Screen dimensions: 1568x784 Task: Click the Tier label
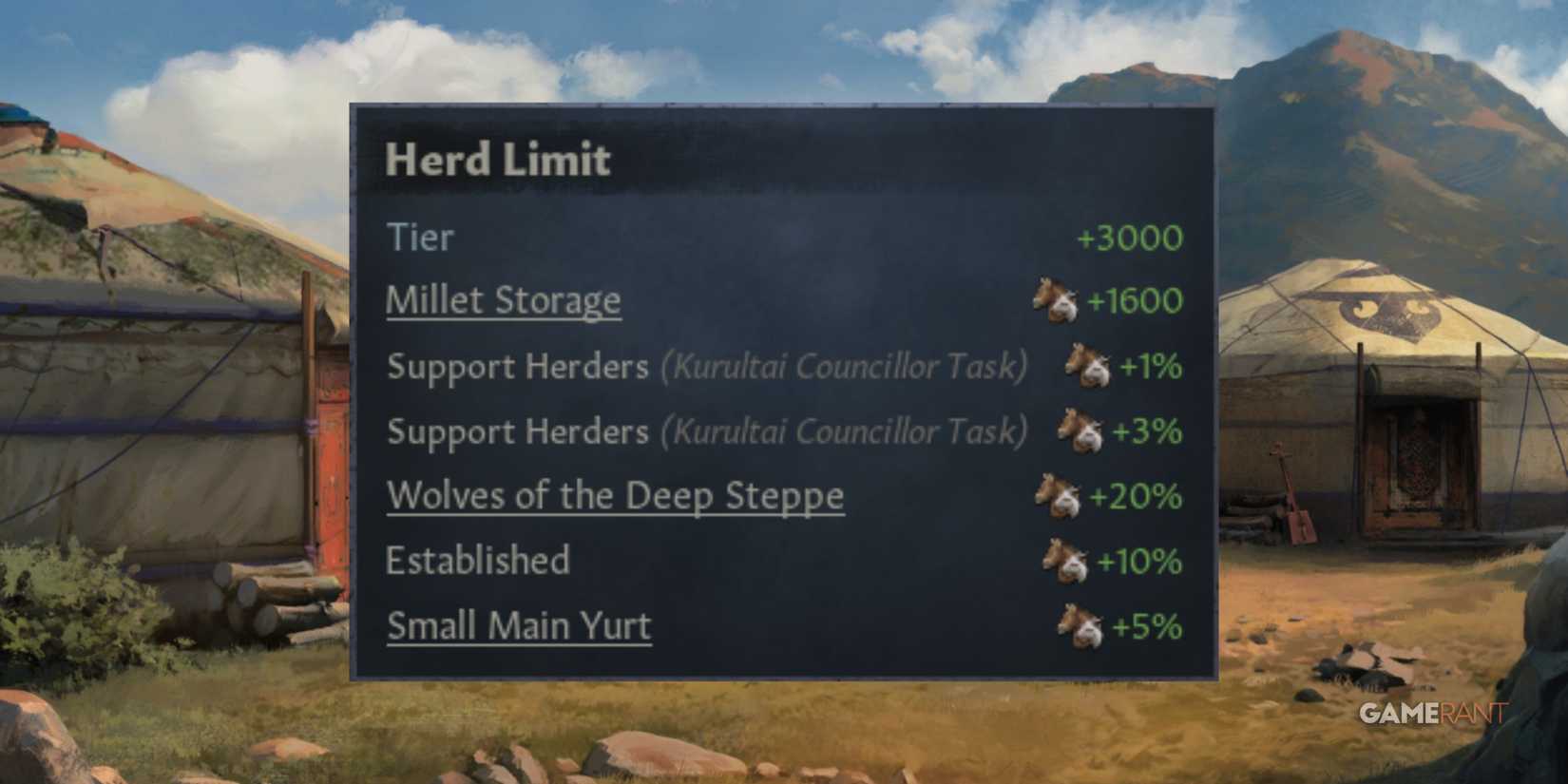click(x=419, y=238)
